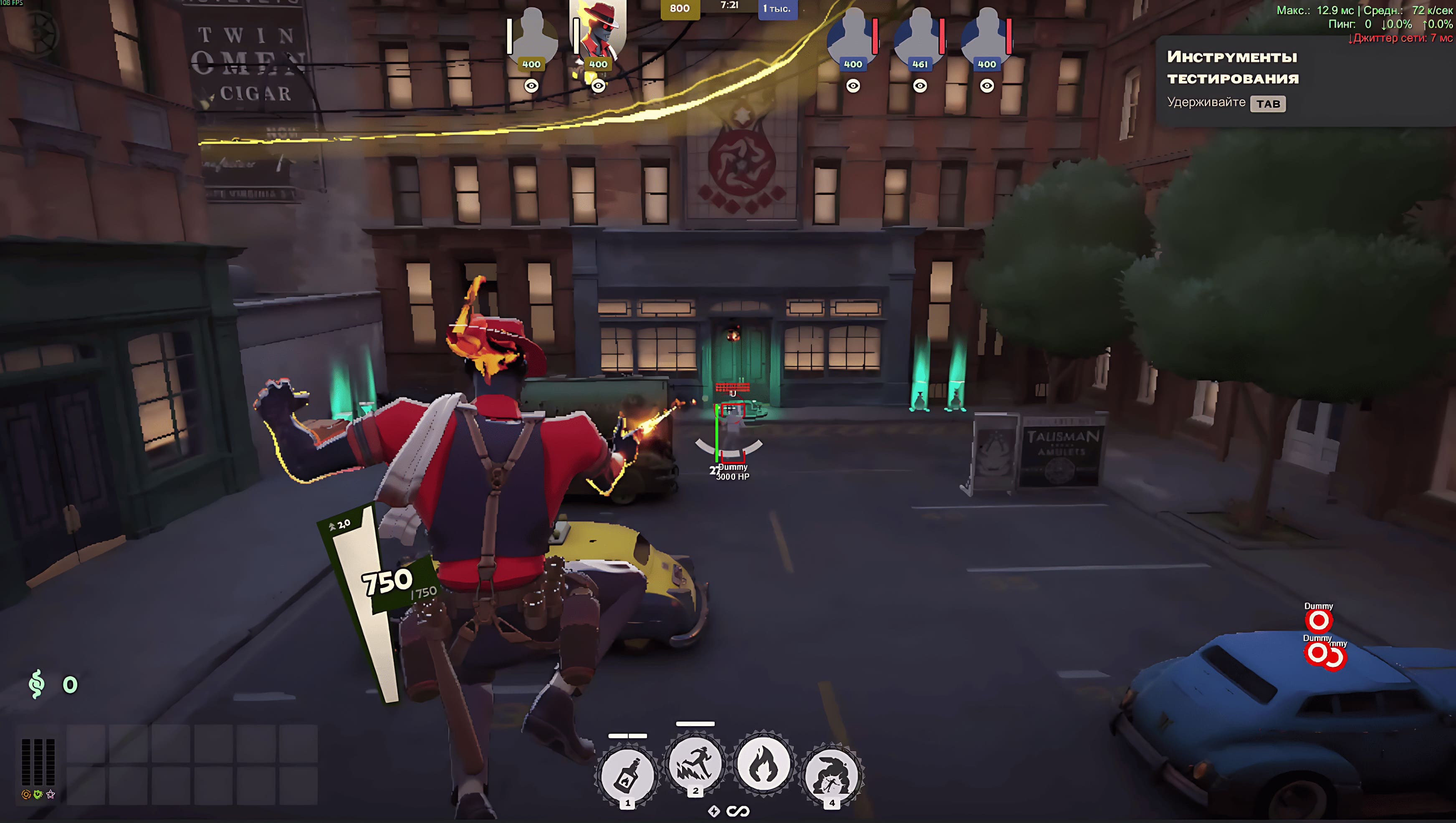Toggle spectate on the 461 HP enemy portrait
Viewport: 1456px width, 823px height.
point(920,86)
